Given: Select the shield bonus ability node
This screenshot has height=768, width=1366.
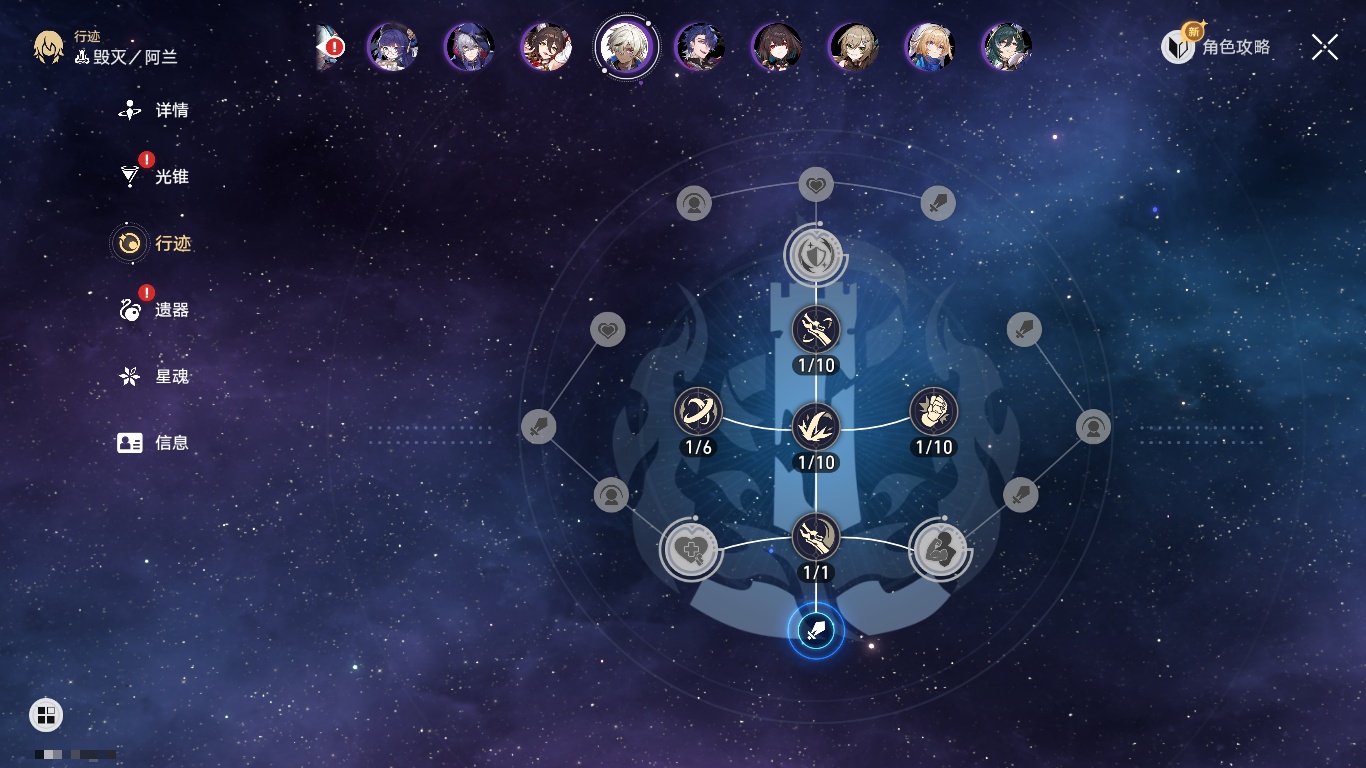Looking at the screenshot, I should [816, 255].
